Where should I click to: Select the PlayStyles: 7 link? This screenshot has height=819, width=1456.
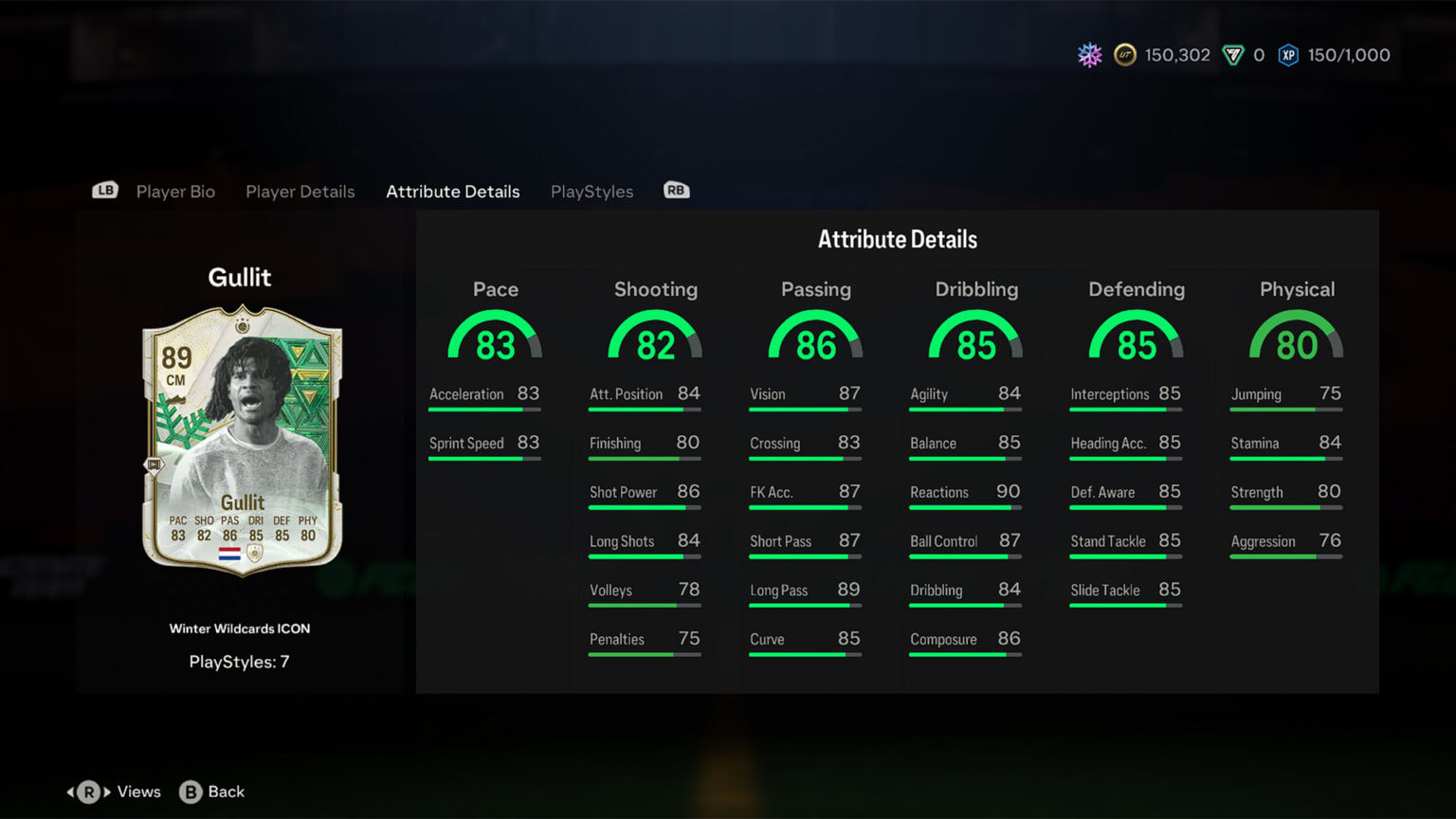point(240,662)
